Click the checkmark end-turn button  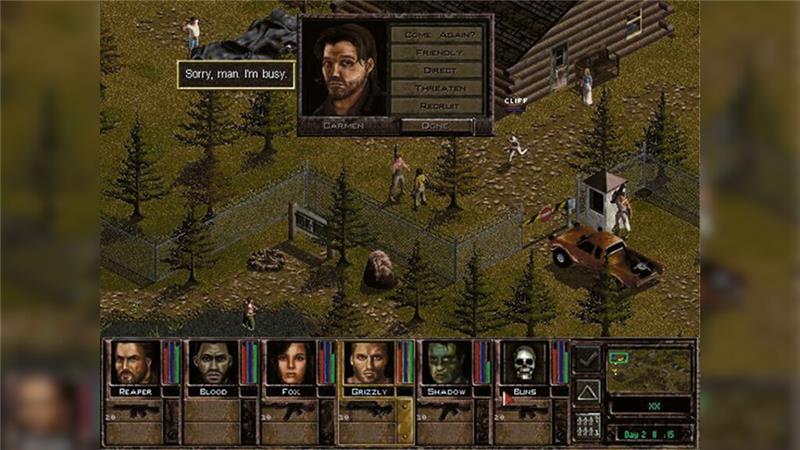tap(587, 357)
